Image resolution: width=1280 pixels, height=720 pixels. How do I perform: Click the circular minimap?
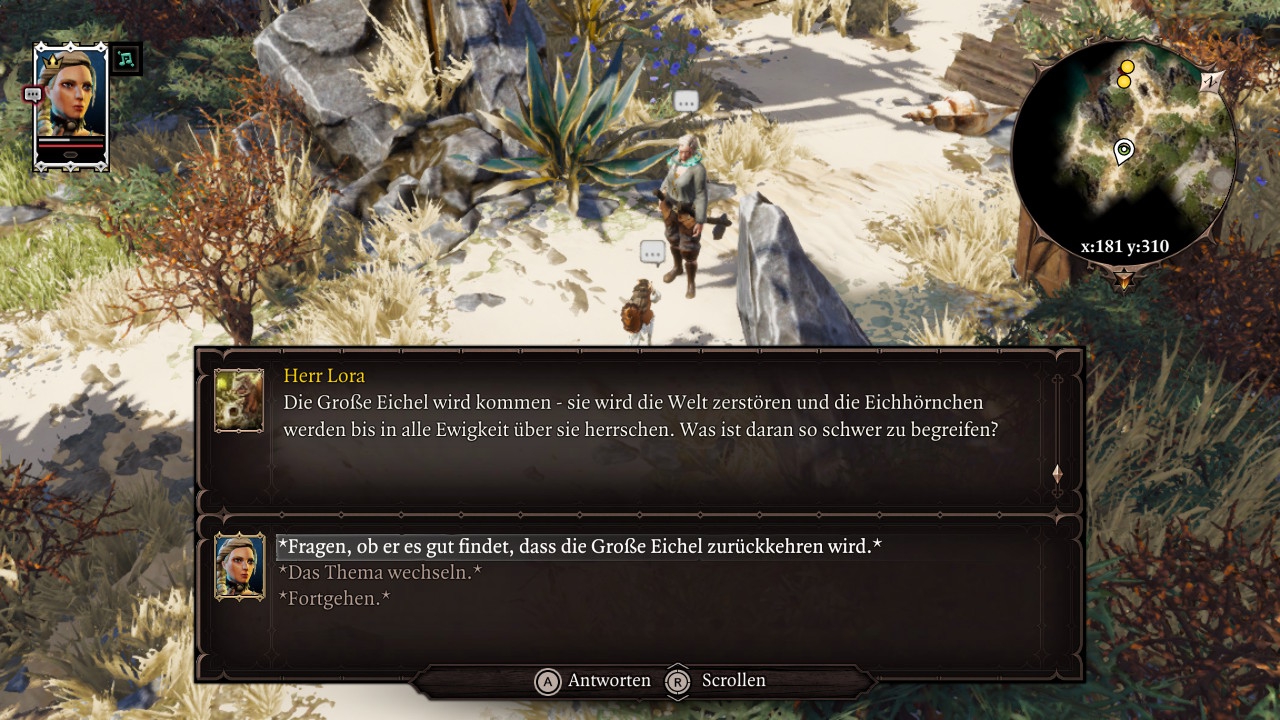pos(1123,153)
